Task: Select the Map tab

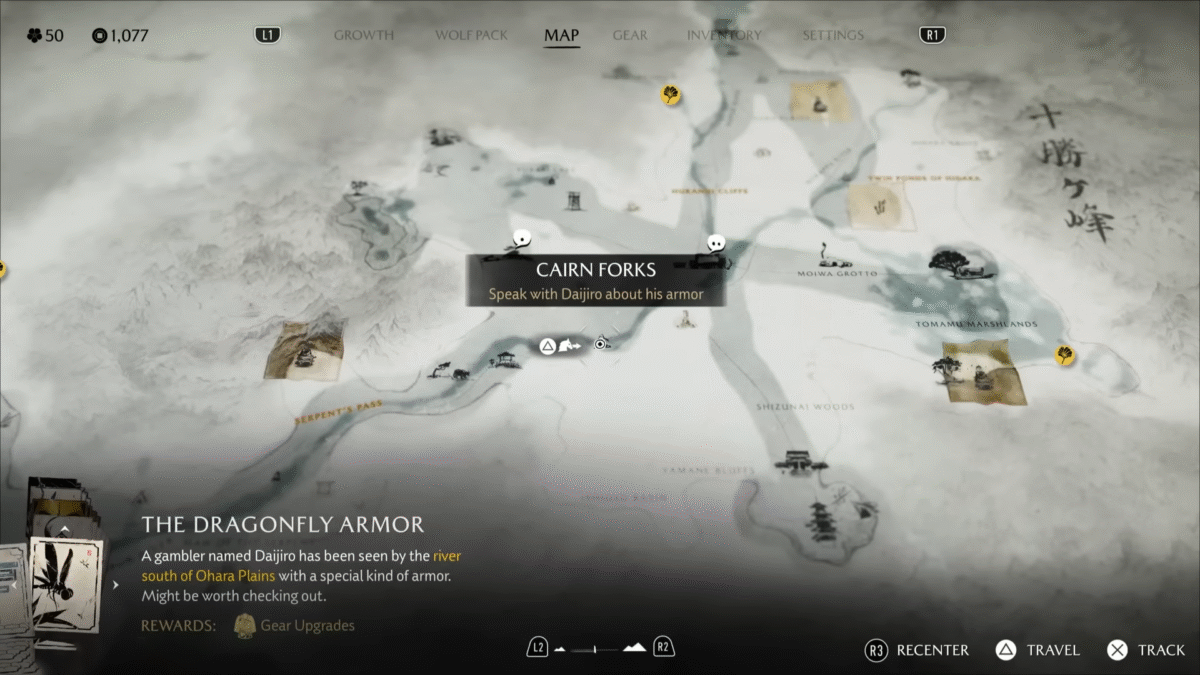Action: pos(562,35)
